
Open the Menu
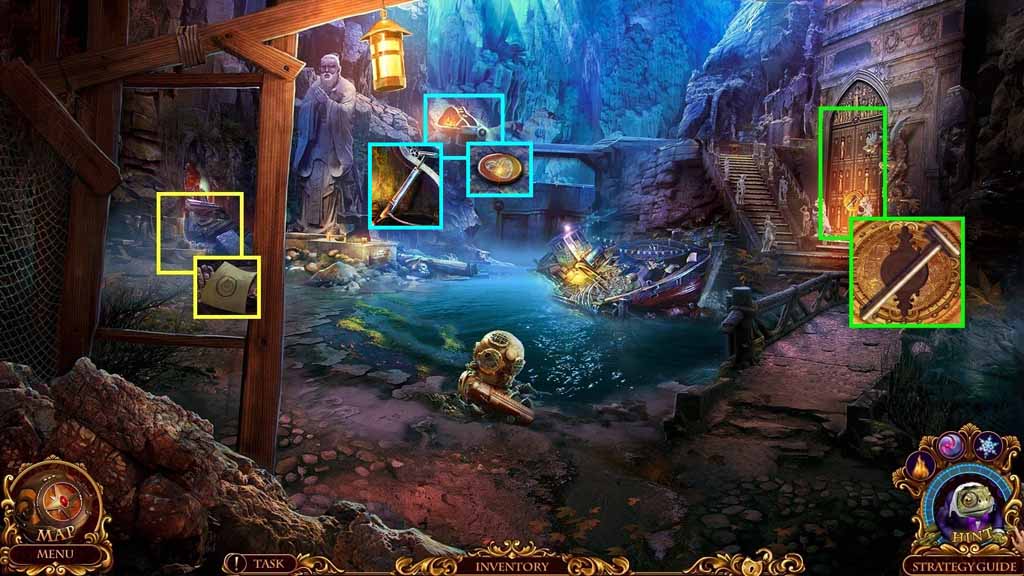55,553
